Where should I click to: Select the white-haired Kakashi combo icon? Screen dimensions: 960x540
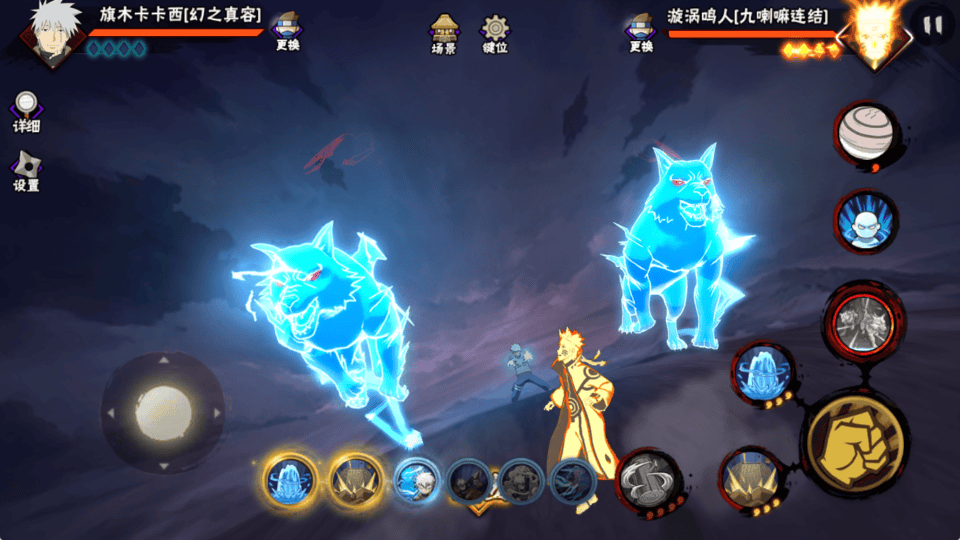(416, 481)
